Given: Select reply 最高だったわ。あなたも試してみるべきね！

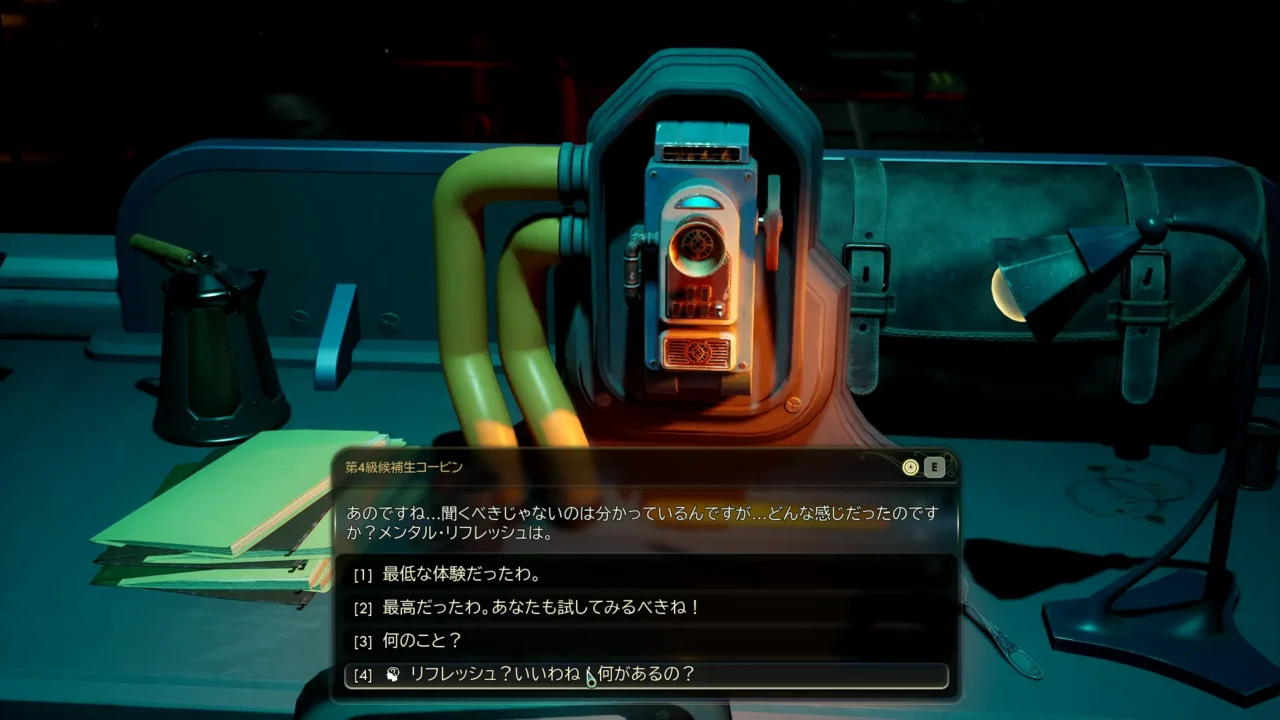Looking at the screenshot, I should pyautogui.click(x=541, y=607).
